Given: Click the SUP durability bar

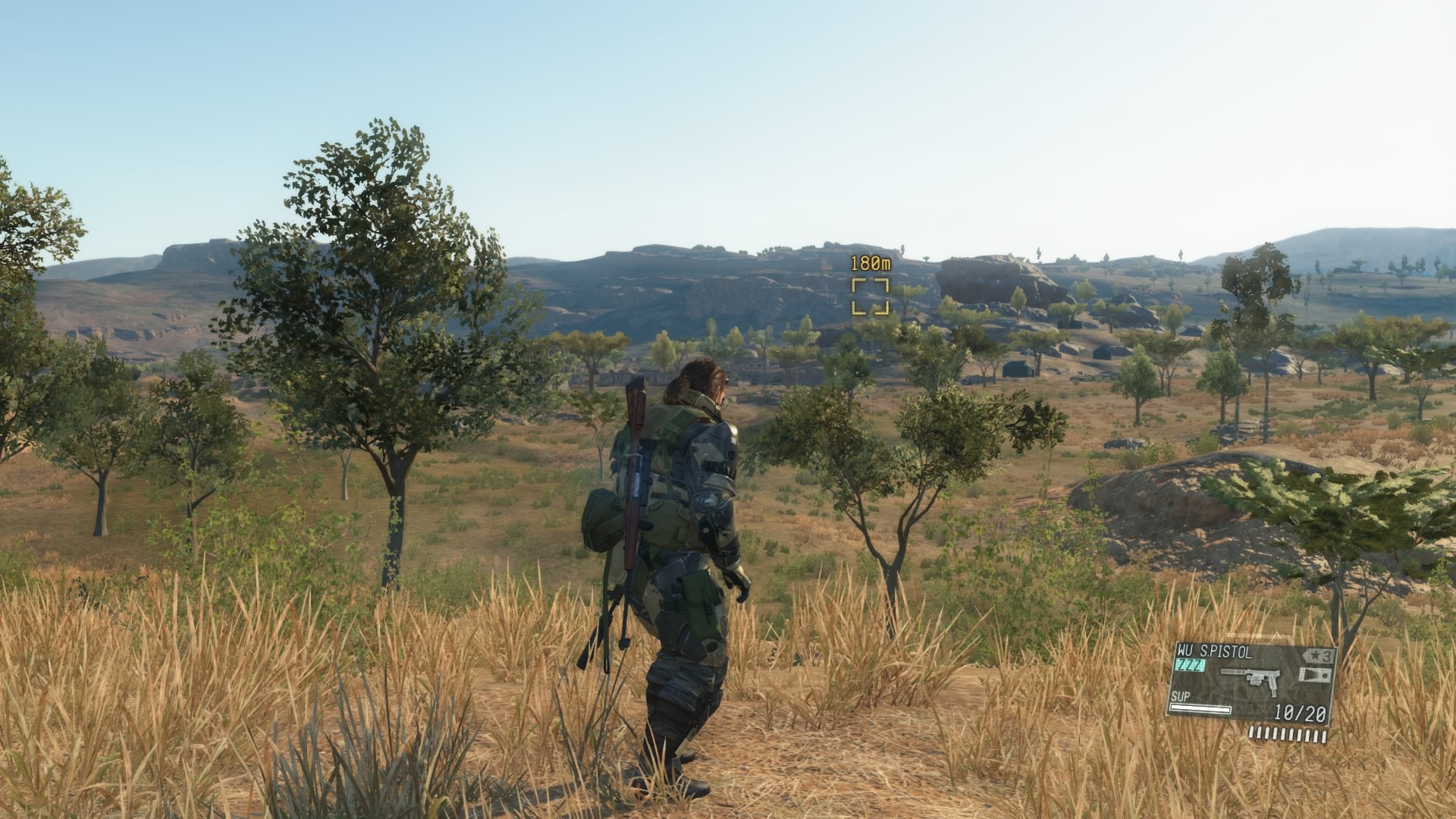Looking at the screenshot, I should click(1202, 710).
